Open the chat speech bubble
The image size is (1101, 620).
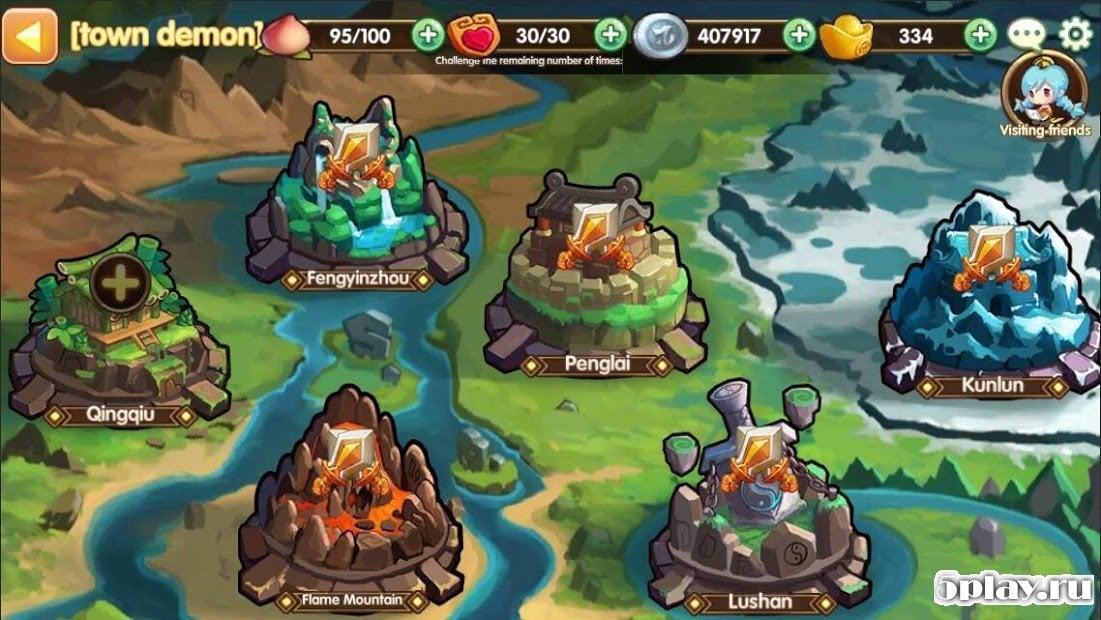(x=1026, y=35)
